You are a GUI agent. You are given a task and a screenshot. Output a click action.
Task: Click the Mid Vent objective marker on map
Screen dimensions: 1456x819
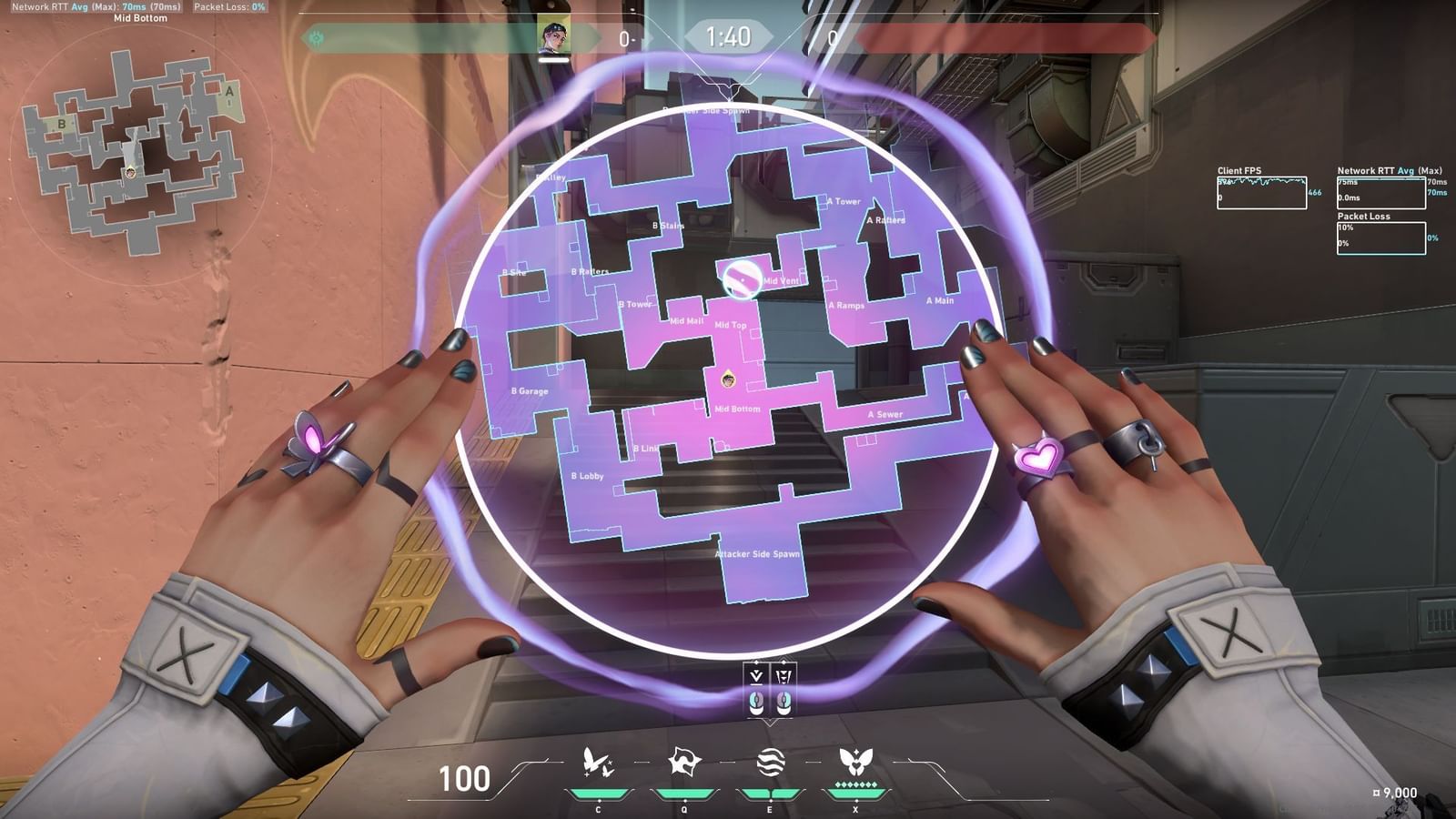tap(742, 281)
